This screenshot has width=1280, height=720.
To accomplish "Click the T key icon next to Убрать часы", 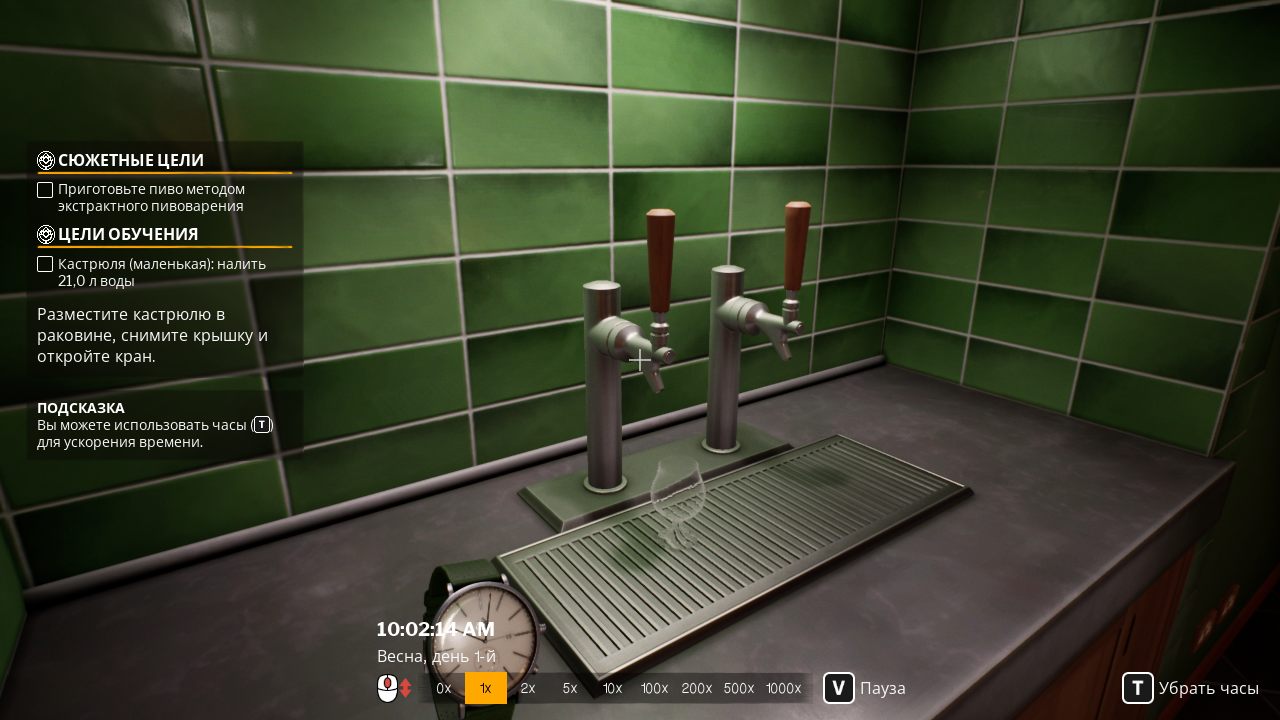I will coord(1138,688).
